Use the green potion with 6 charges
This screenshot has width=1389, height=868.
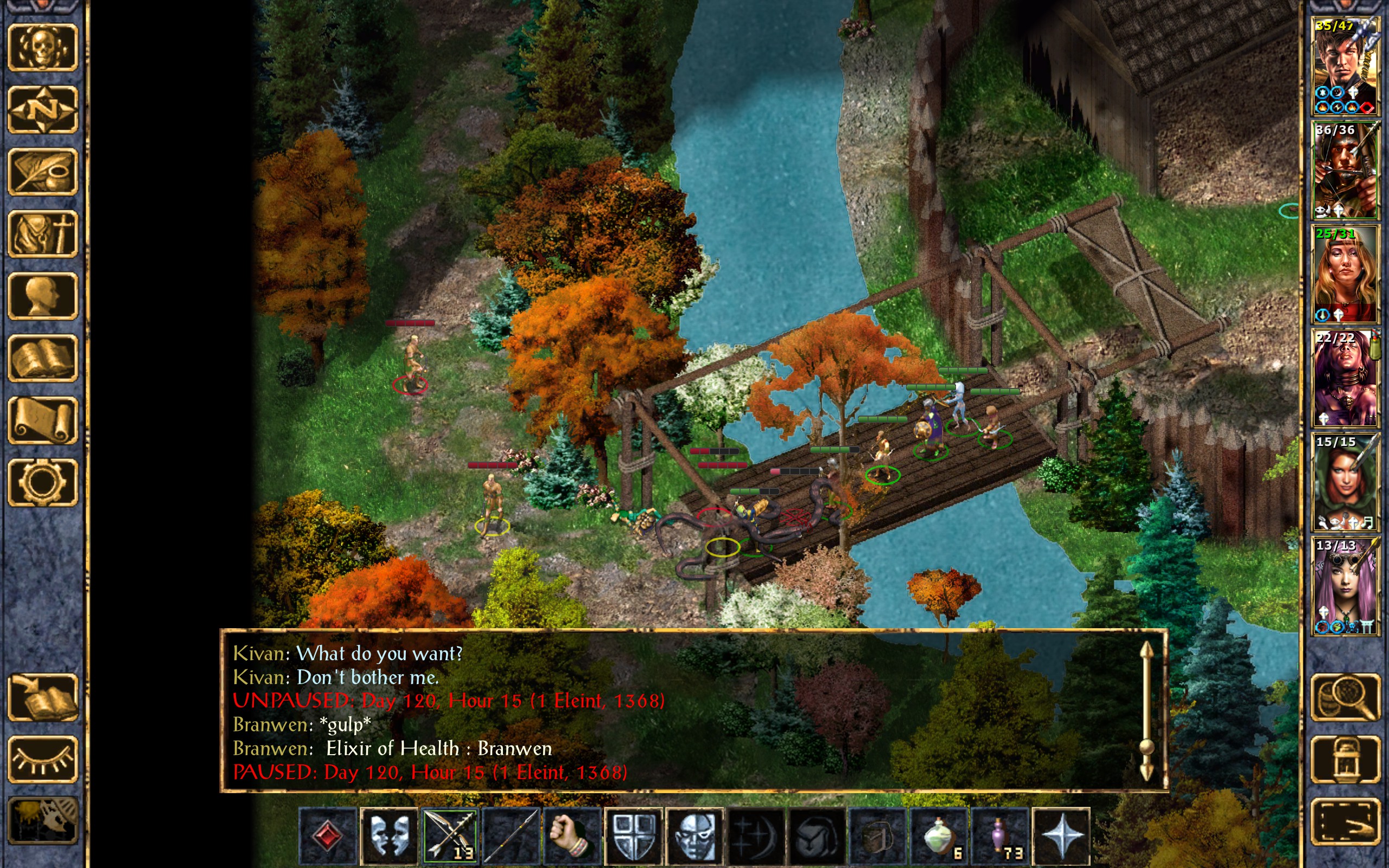tap(940, 835)
